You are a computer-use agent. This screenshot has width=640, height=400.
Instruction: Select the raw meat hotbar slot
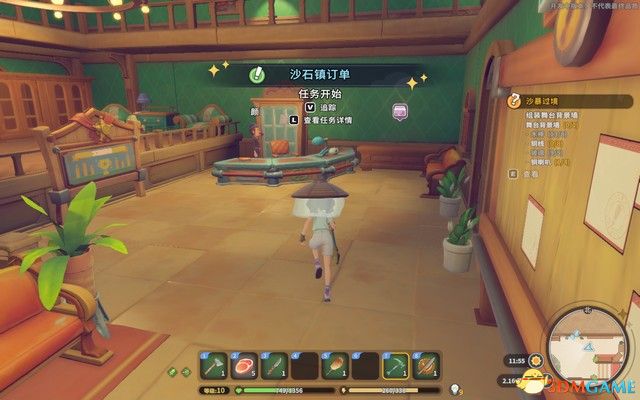tap(244, 366)
